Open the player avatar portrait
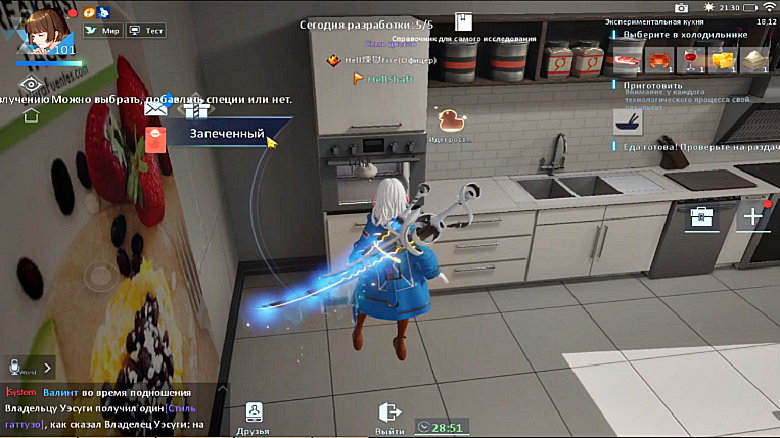This screenshot has width=780, height=438. 38,28
